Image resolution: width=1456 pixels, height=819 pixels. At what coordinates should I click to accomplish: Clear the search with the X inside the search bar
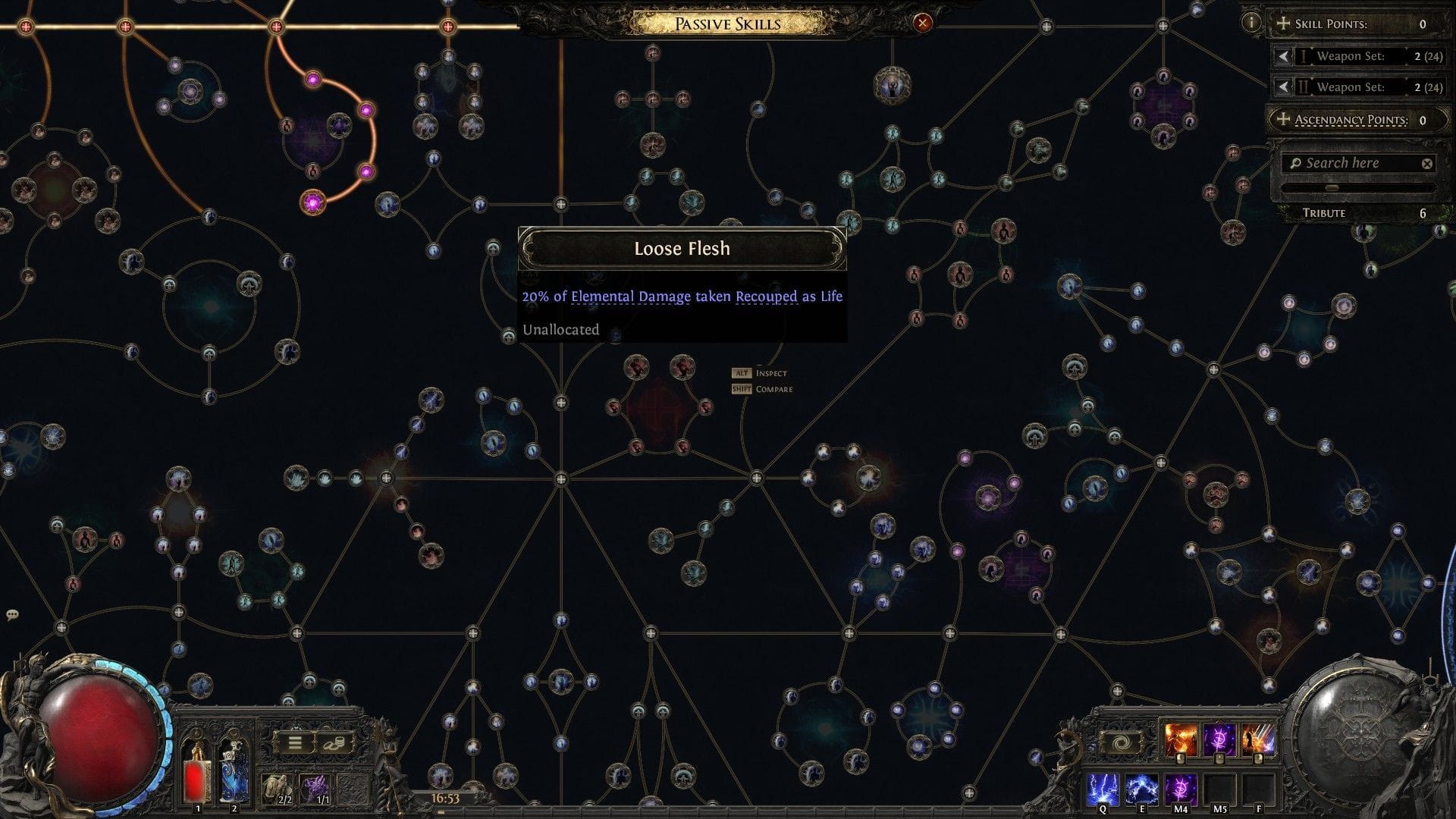click(1429, 162)
